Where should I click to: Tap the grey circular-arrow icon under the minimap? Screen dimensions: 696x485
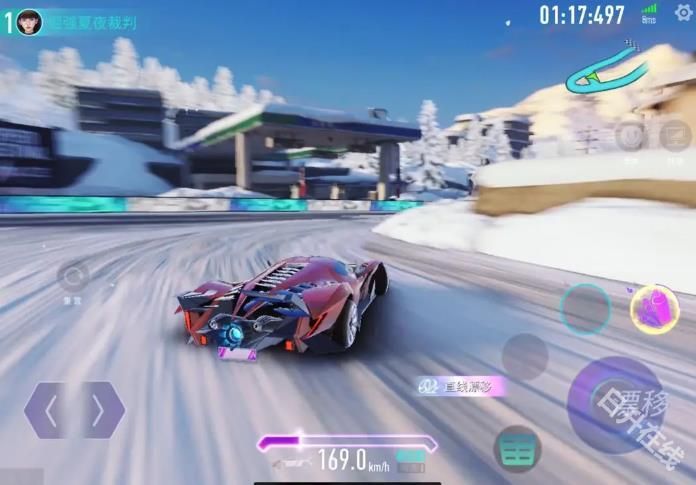pos(630,136)
